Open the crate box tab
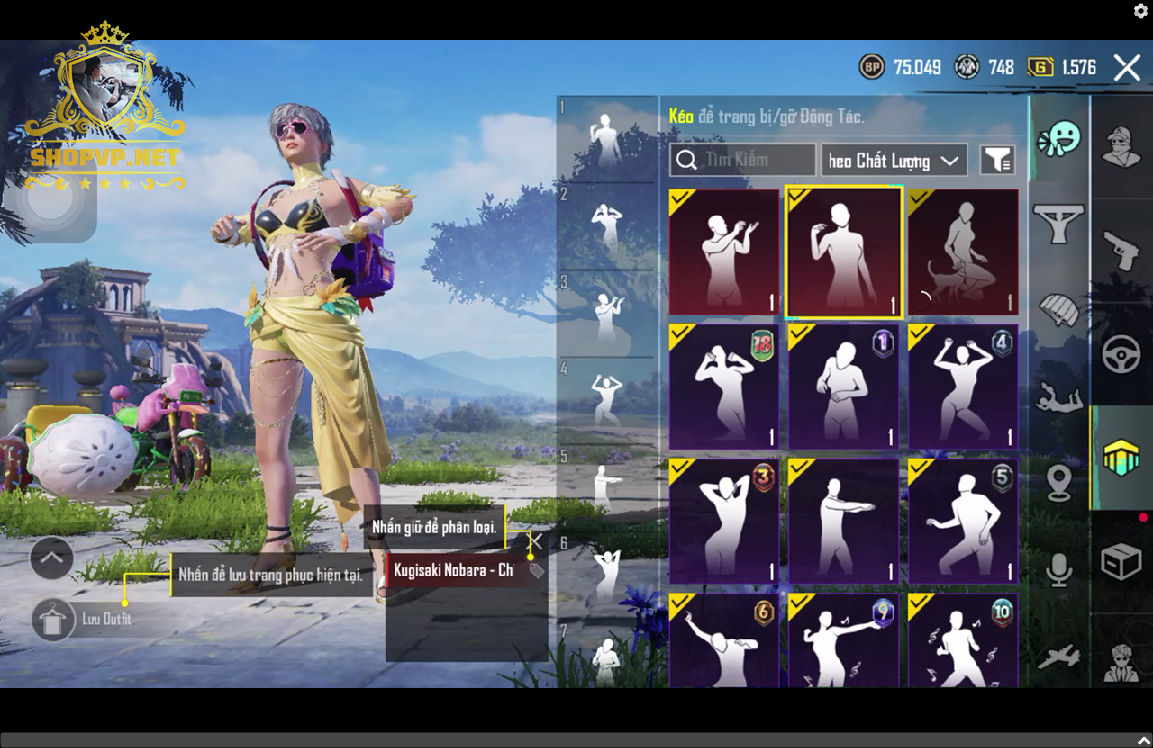 coord(1121,562)
